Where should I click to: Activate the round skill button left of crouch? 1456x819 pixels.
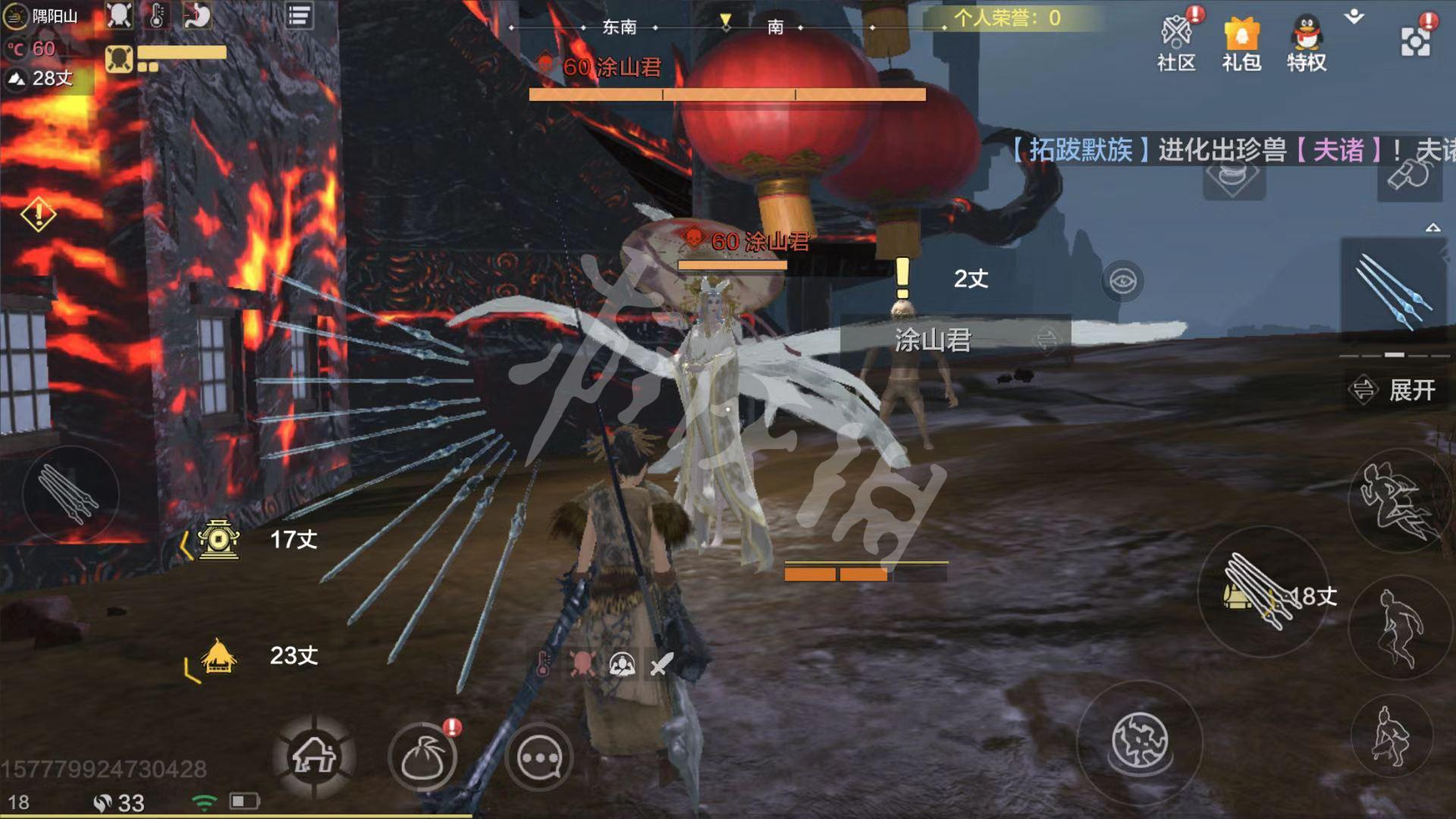(1139, 741)
